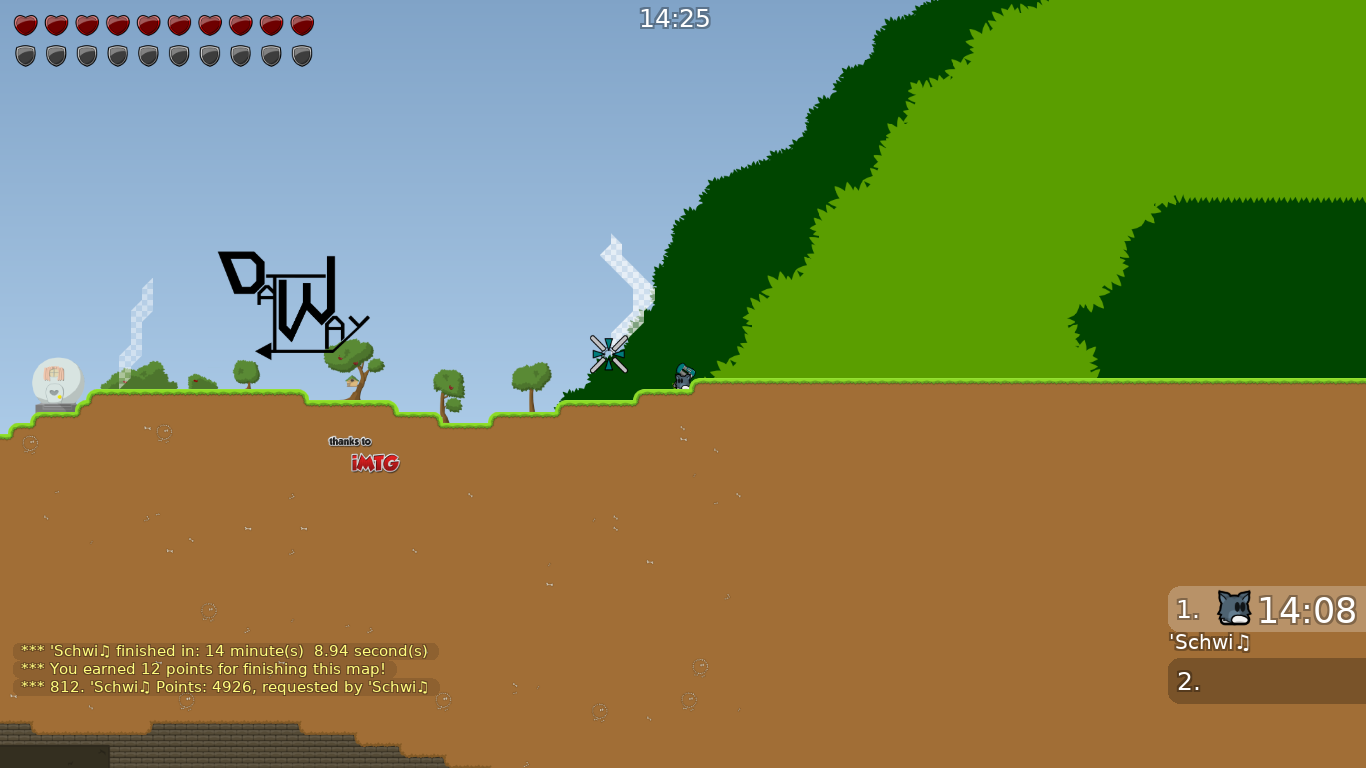Click the first red heart icon

click(25, 25)
